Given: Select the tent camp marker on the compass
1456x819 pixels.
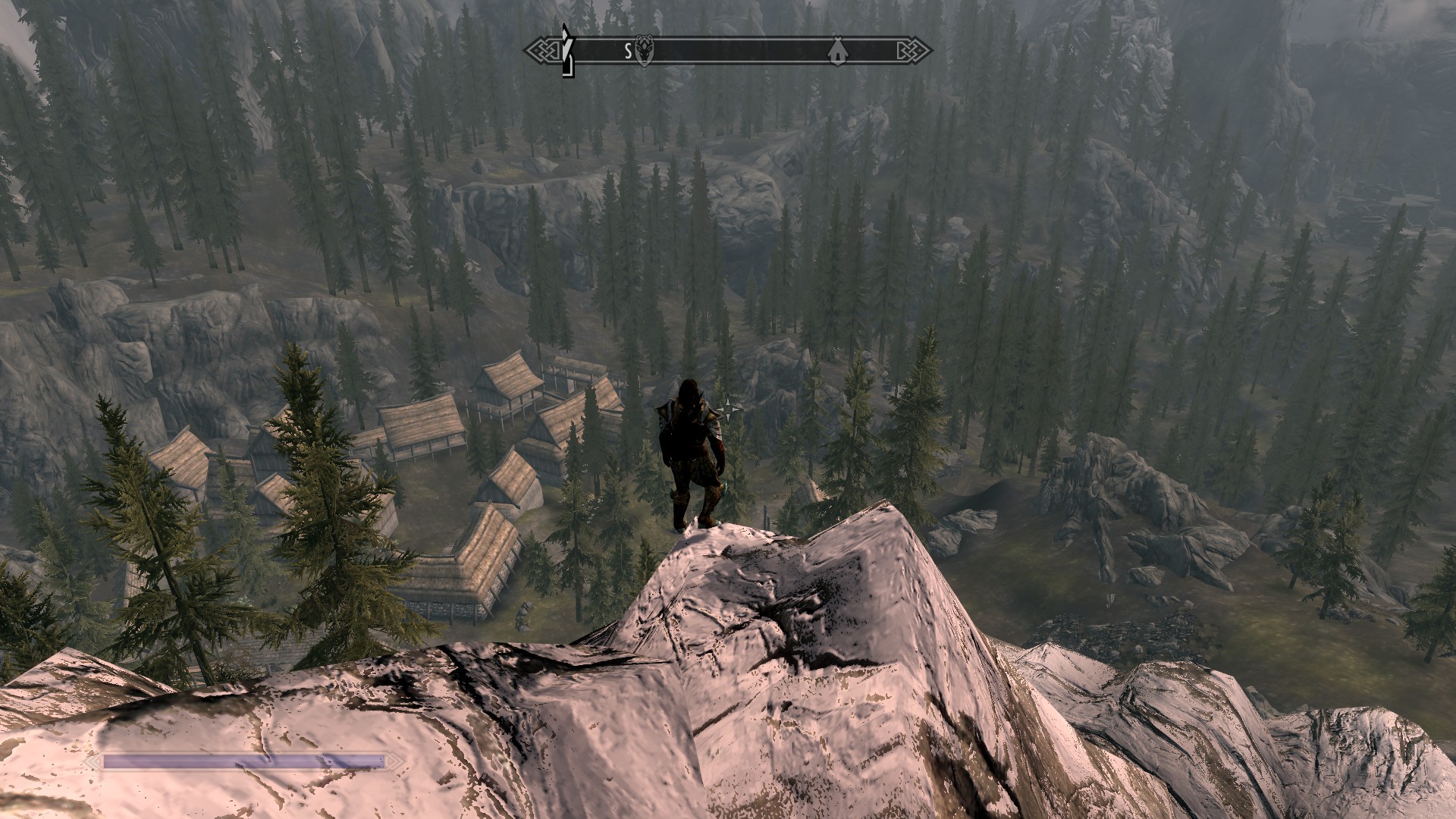Looking at the screenshot, I should (x=836, y=51).
